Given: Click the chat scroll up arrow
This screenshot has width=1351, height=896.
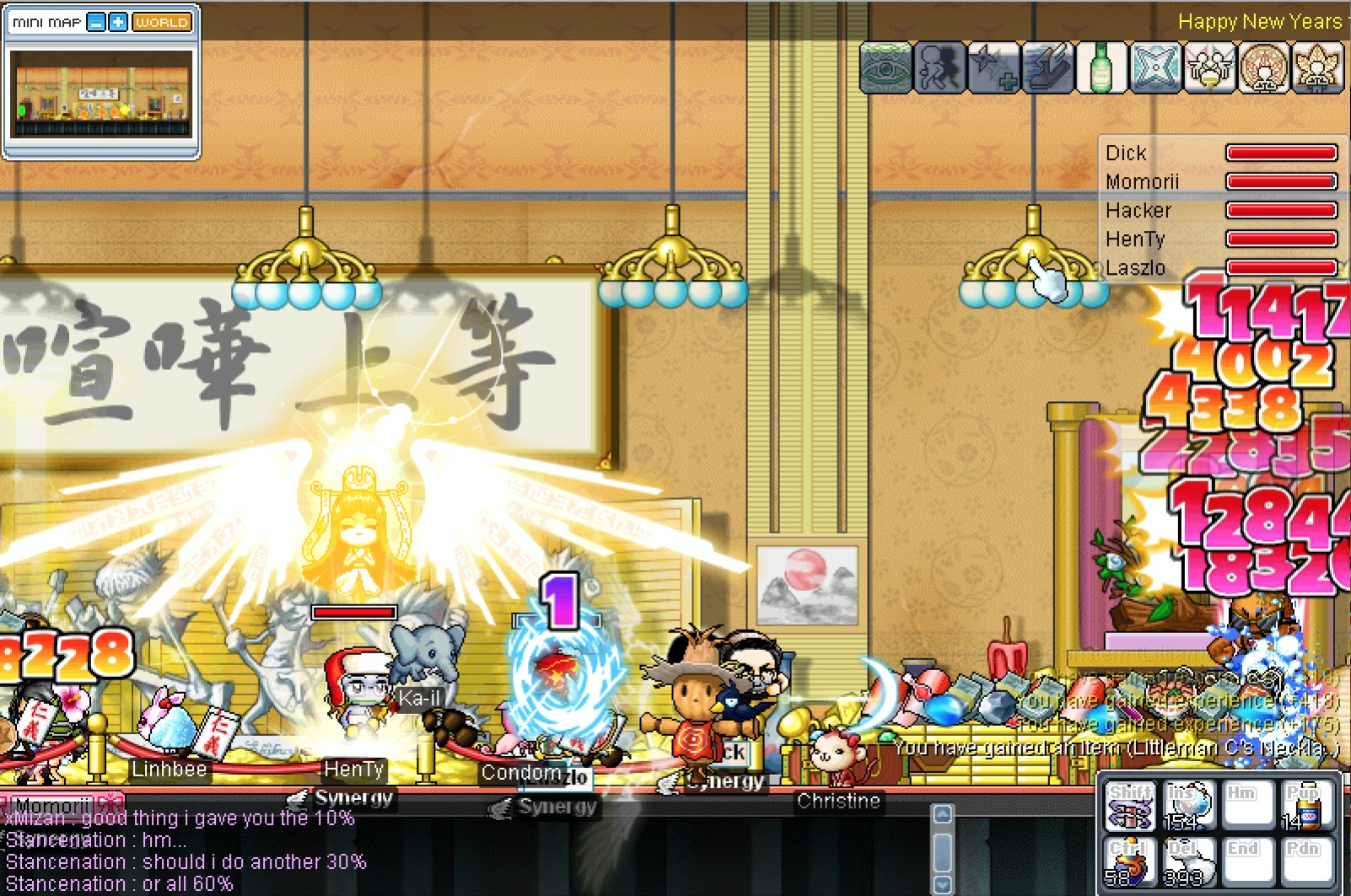Looking at the screenshot, I should point(943,814).
